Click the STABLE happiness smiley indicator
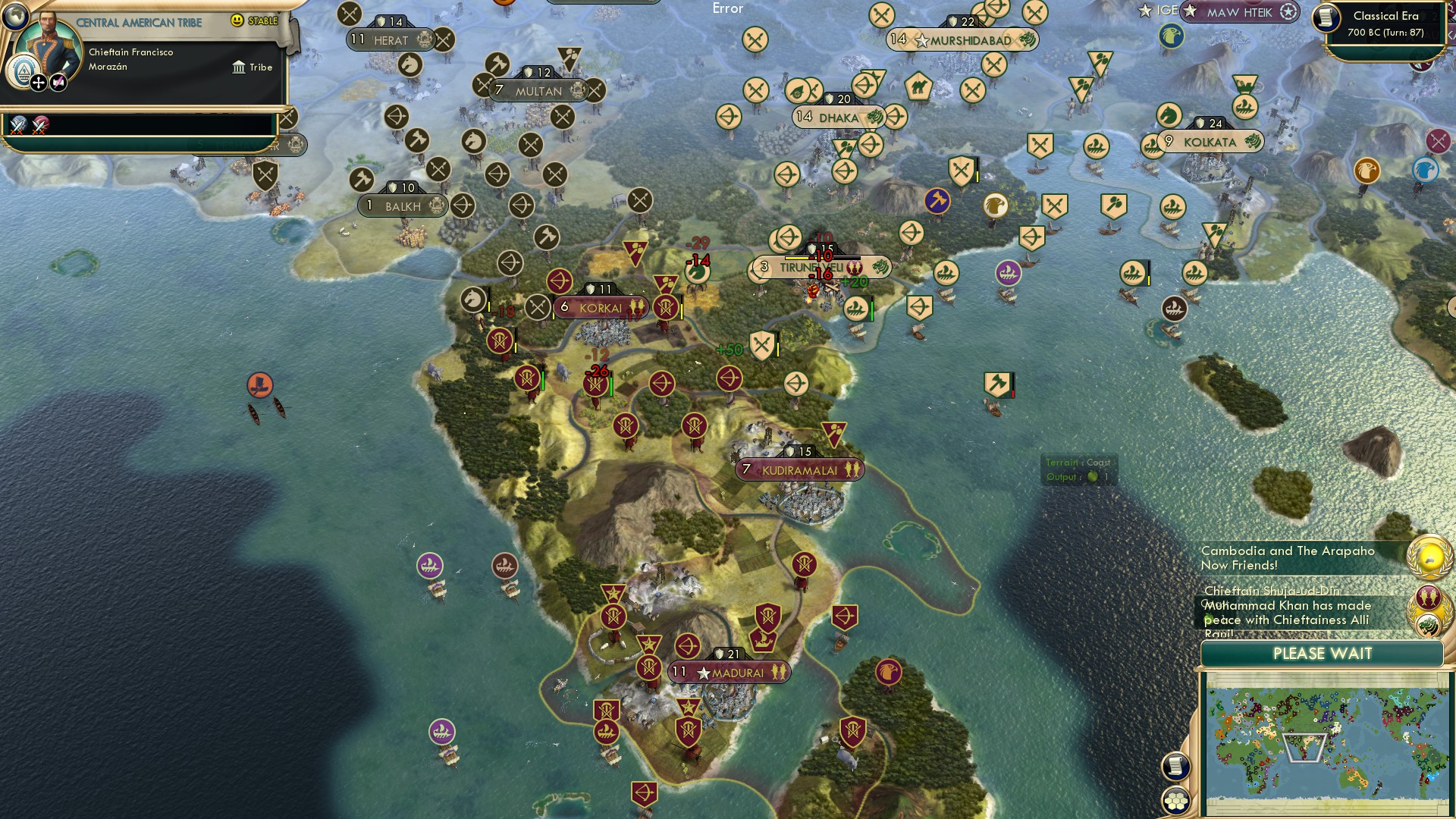The image size is (1456, 819). pyautogui.click(x=237, y=21)
